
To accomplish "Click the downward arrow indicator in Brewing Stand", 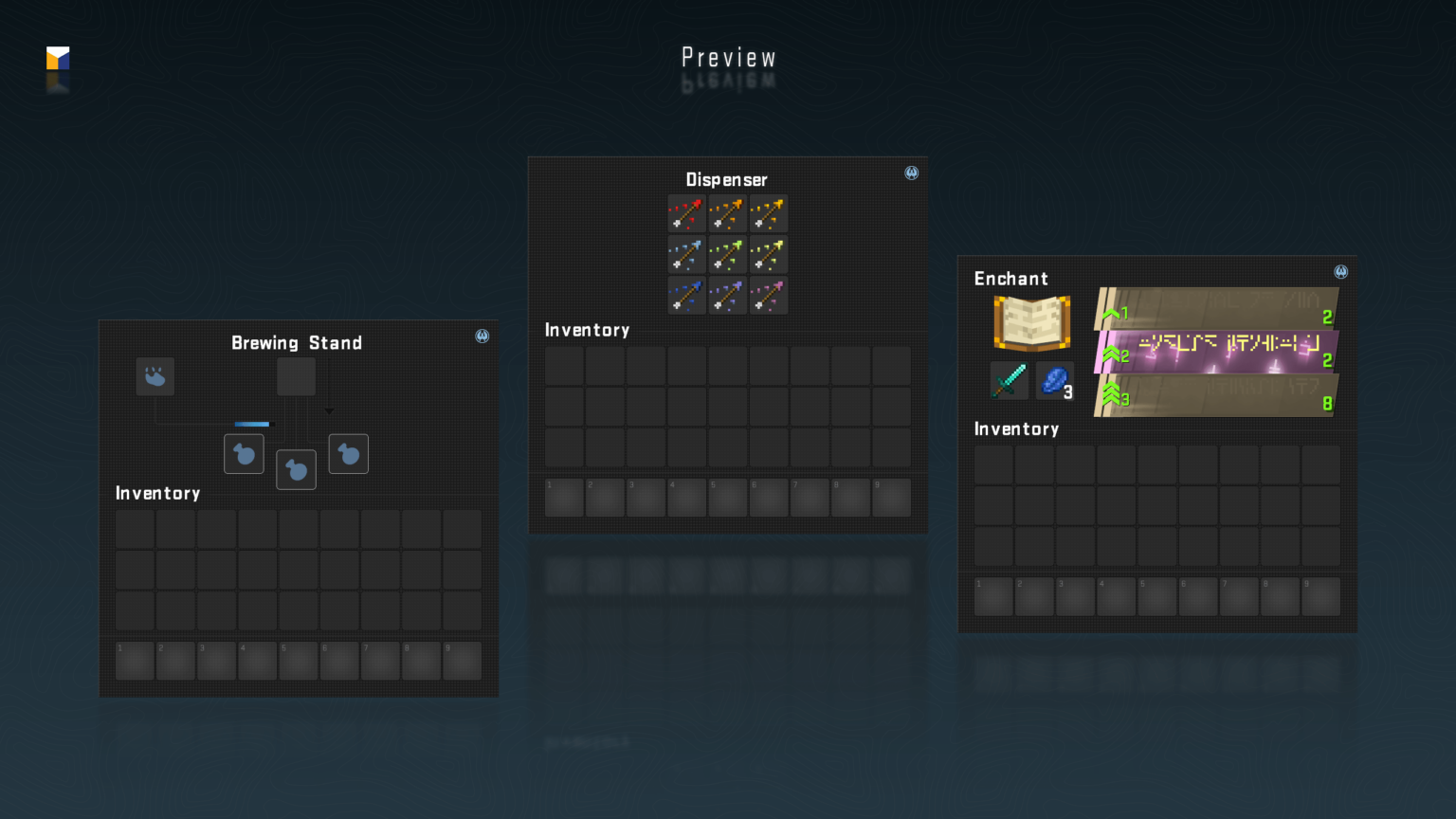I will 329,409.
